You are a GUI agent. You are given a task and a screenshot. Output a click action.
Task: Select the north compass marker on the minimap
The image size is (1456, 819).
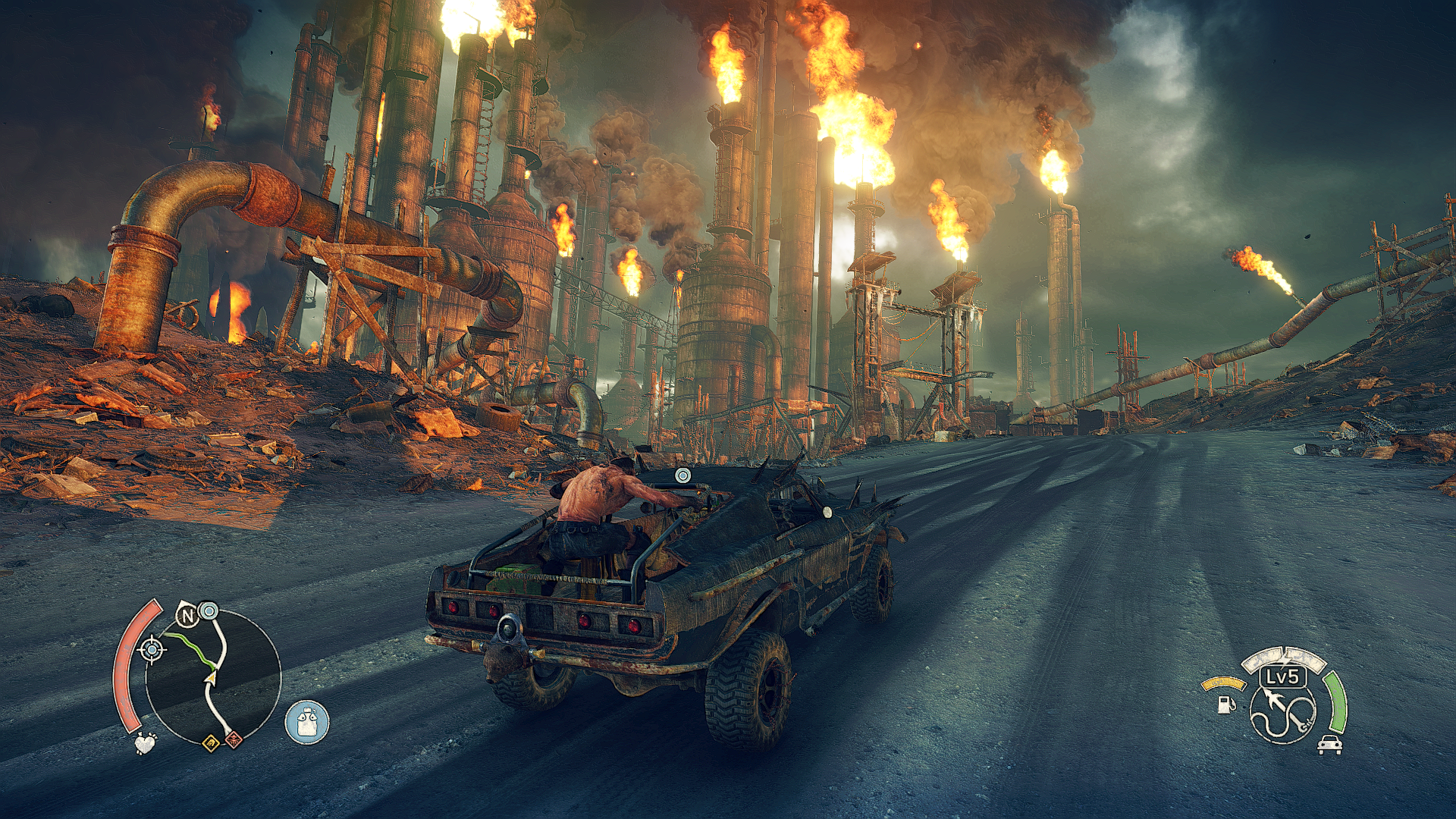coord(187,615)
